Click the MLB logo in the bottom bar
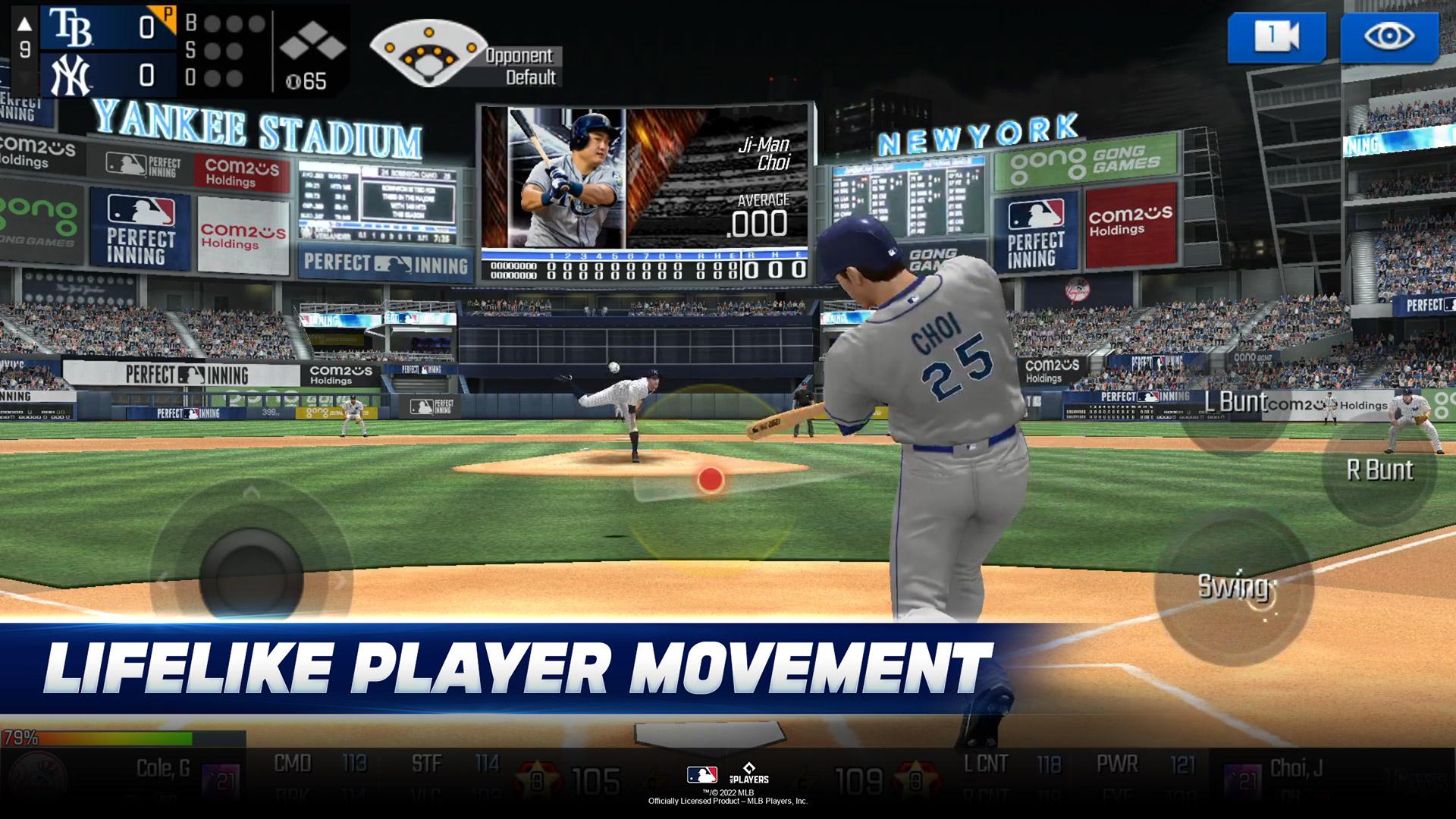This screenshot has height=819, width=1456. [701, 776]
